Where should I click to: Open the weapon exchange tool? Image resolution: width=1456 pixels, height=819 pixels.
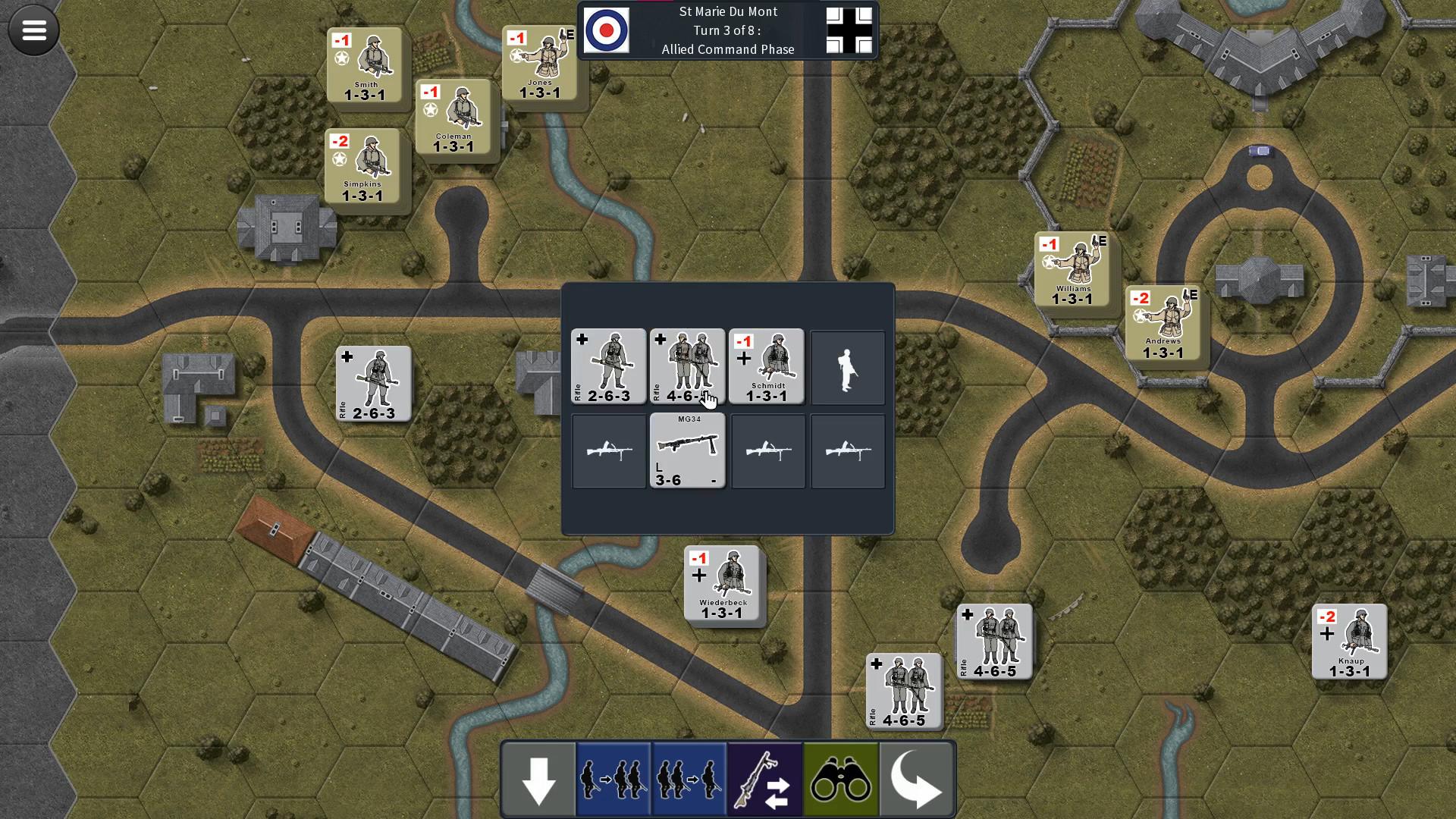(x=764, y=778)
